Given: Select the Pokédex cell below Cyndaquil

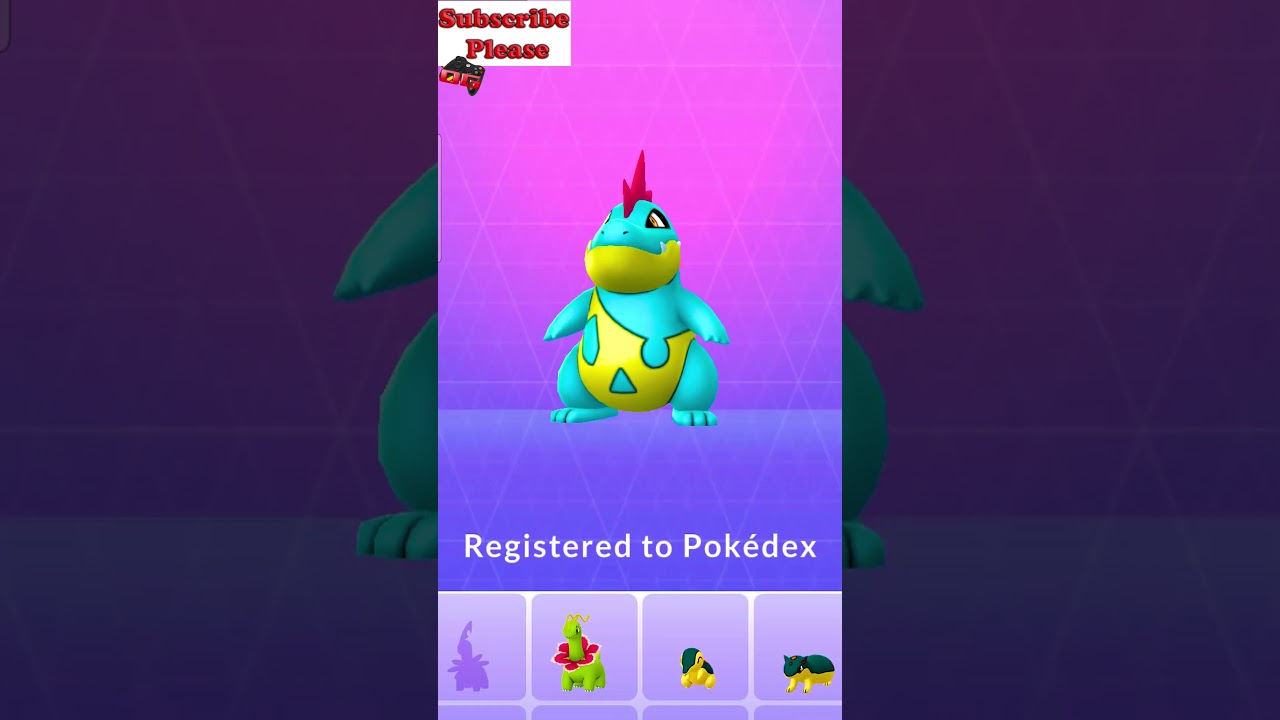Looking at the screenshot, I should click(695, 713).
